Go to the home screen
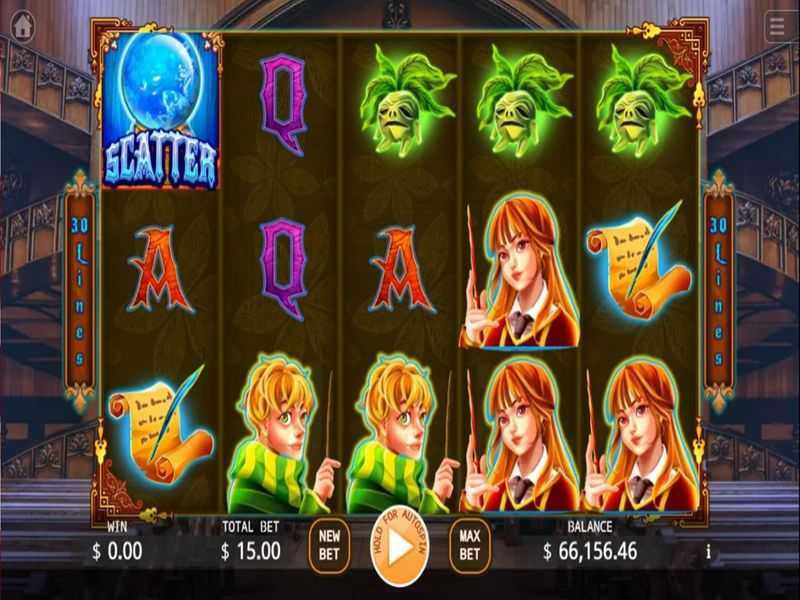Viewport: 800px width, 600px height. 21,25
